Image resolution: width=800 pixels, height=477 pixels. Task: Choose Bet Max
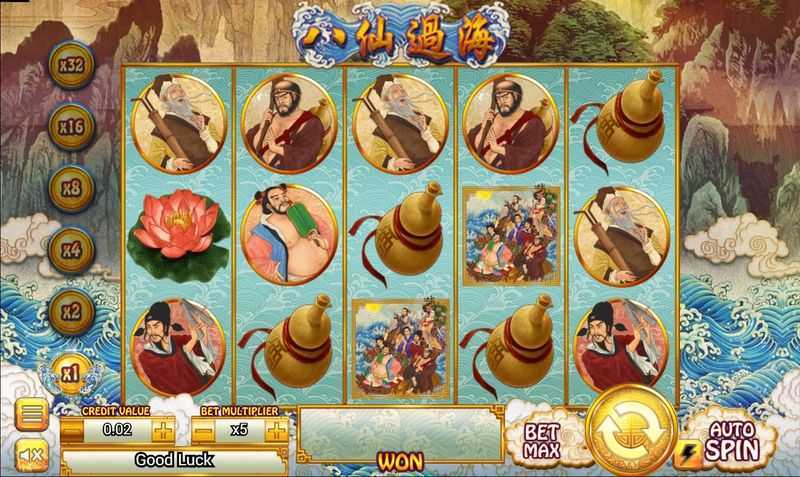click(x=543, y=439)
